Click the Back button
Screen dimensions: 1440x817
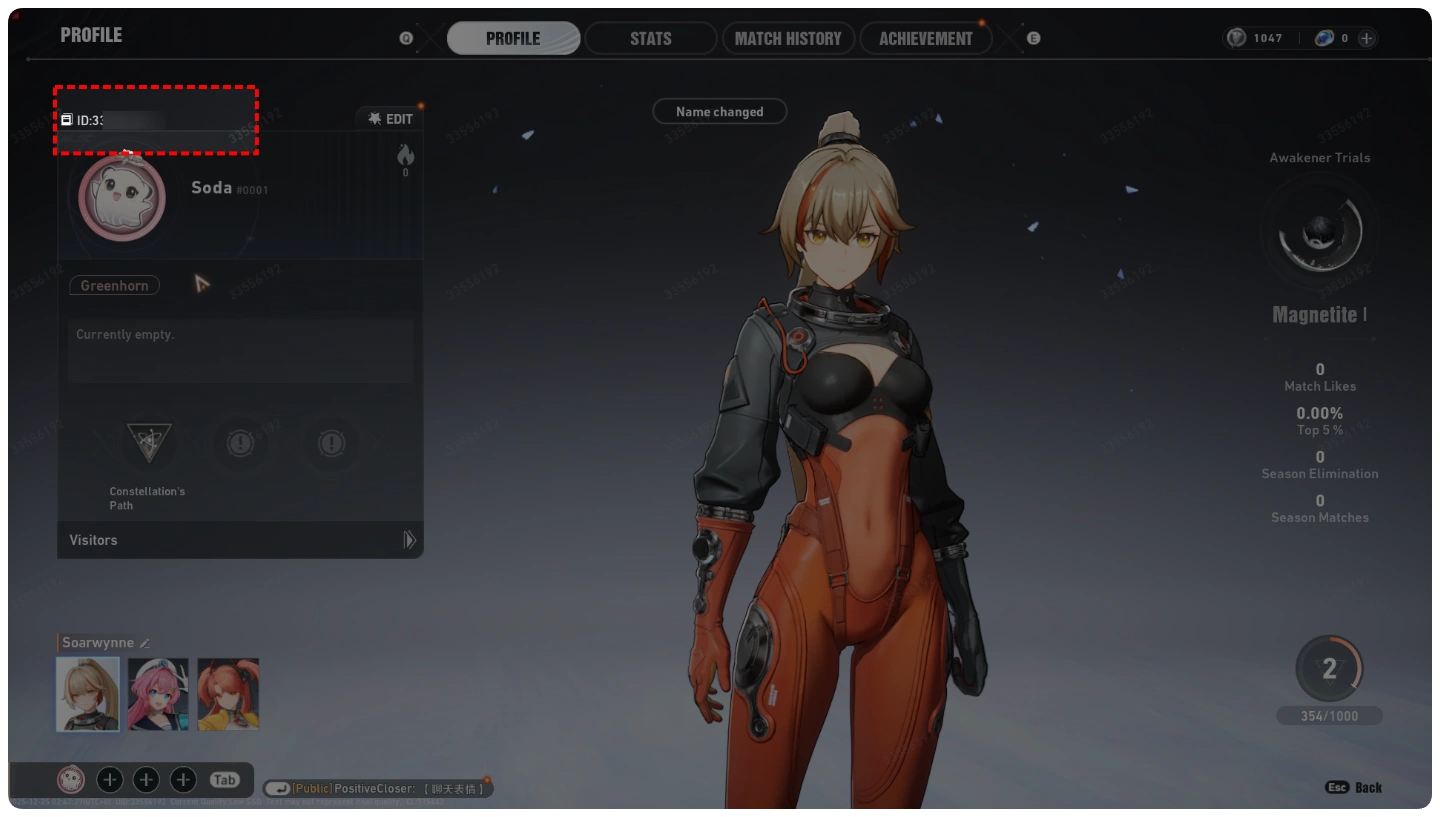click(1355, 788)
